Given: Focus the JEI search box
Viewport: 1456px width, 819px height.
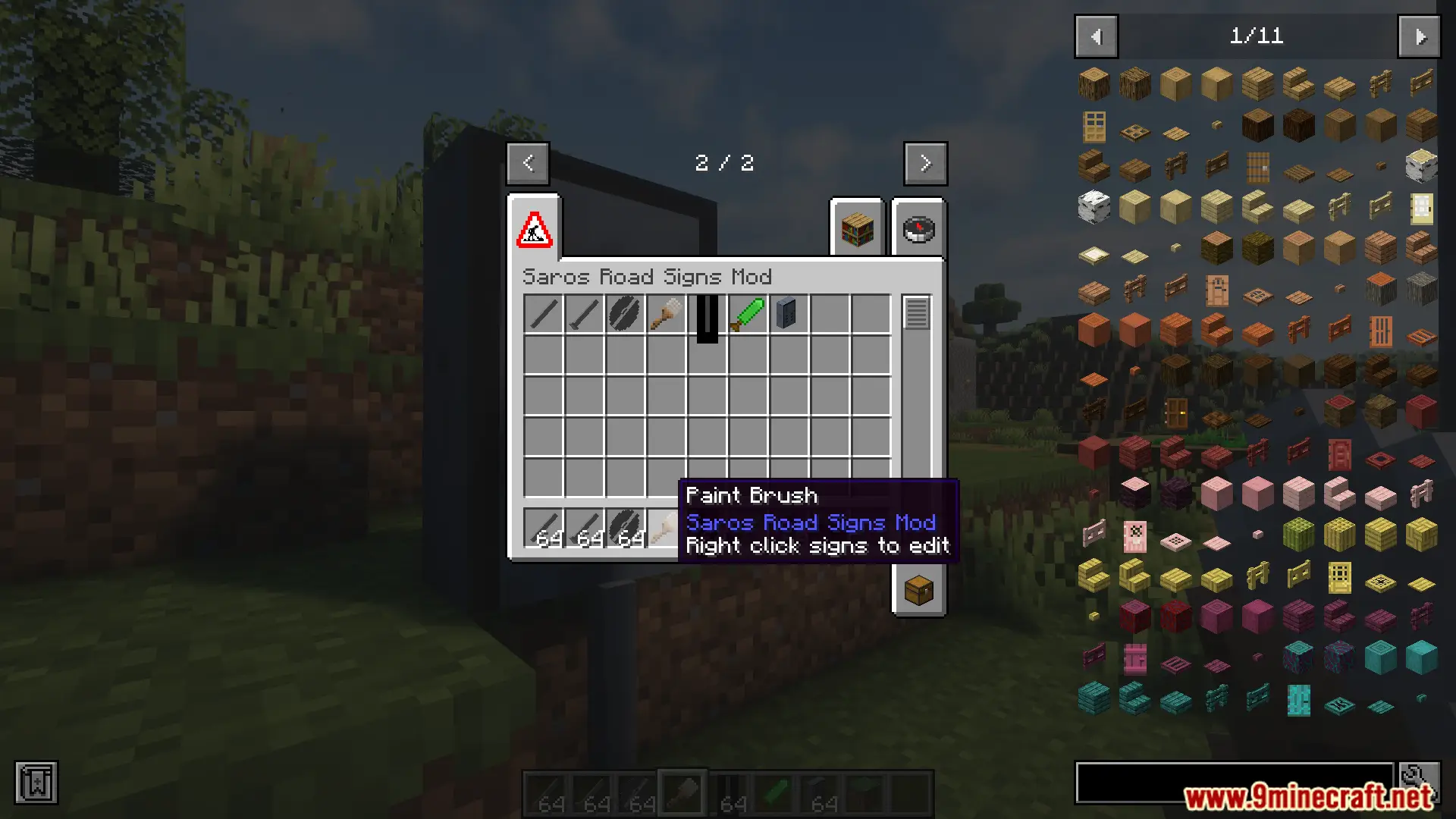Looking at the screenshot, I should coord(1234,783).
